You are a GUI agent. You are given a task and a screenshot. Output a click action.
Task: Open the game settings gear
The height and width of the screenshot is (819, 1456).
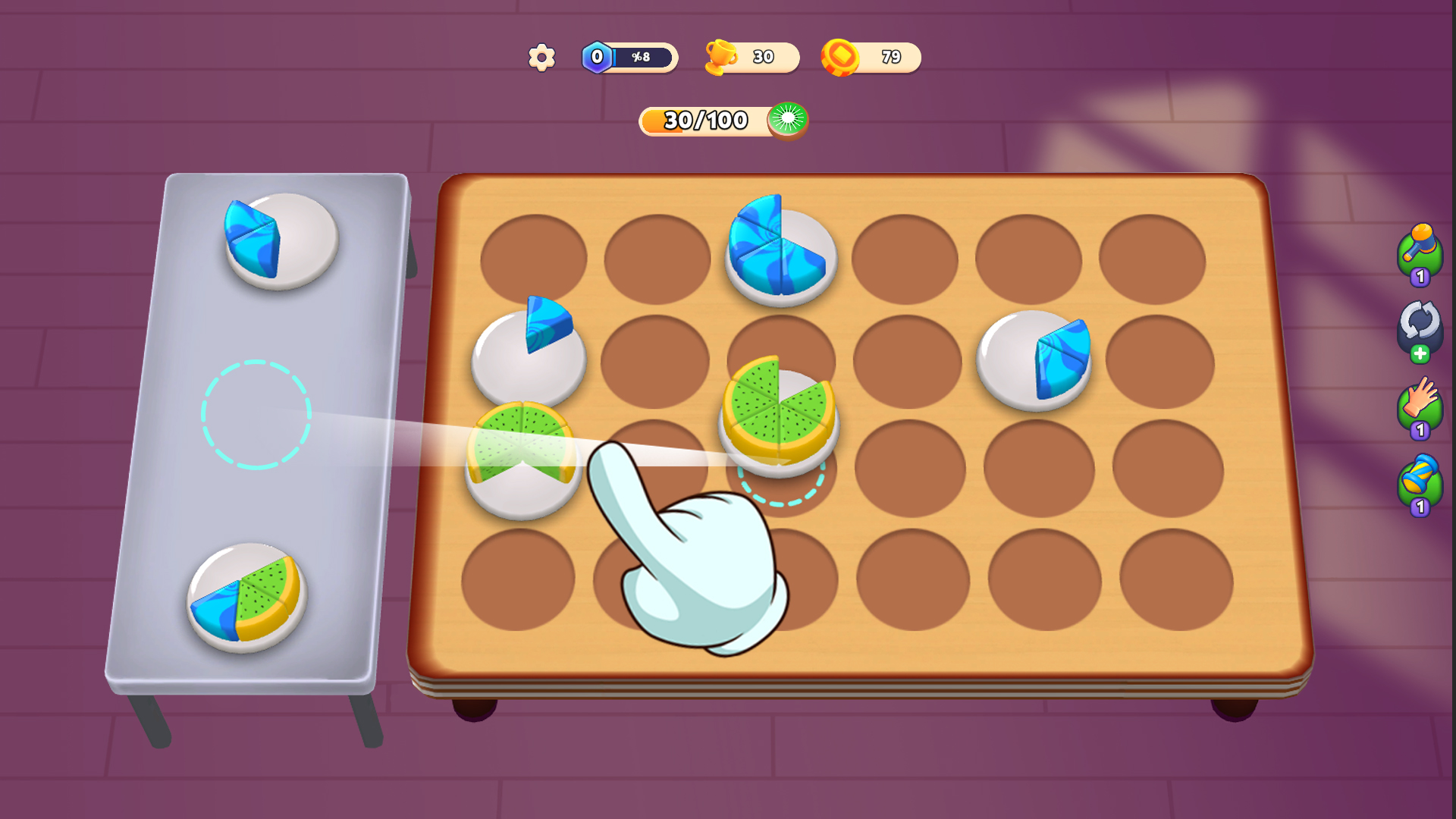541,57
